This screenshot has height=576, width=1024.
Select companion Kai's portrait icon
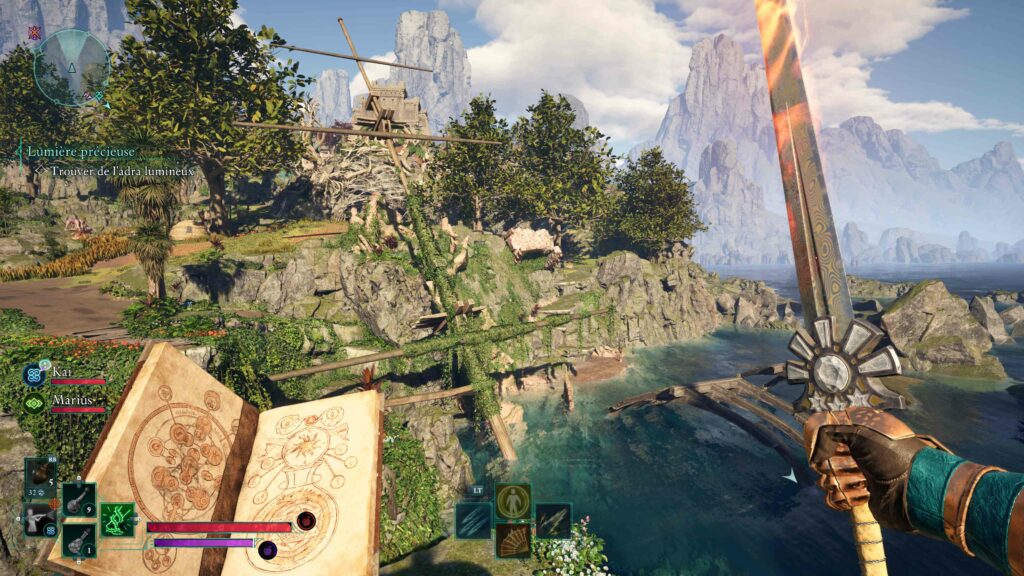[x=34, y=377]
